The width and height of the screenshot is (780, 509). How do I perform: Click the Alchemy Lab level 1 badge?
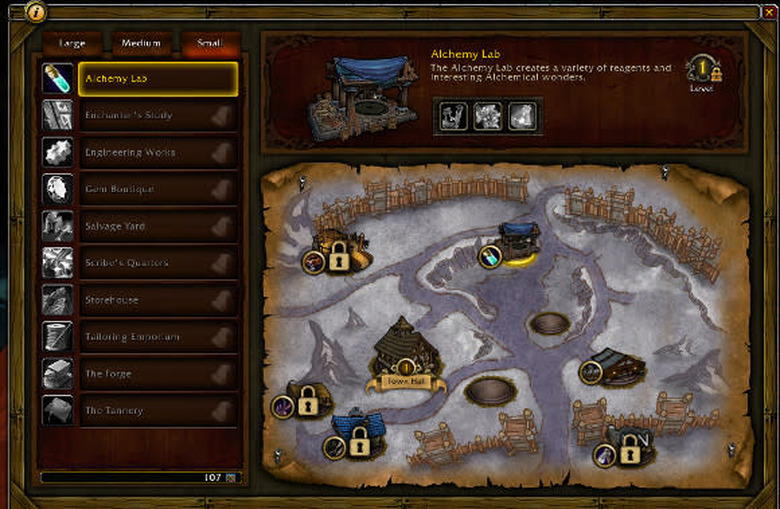click(x=703, y=70)
